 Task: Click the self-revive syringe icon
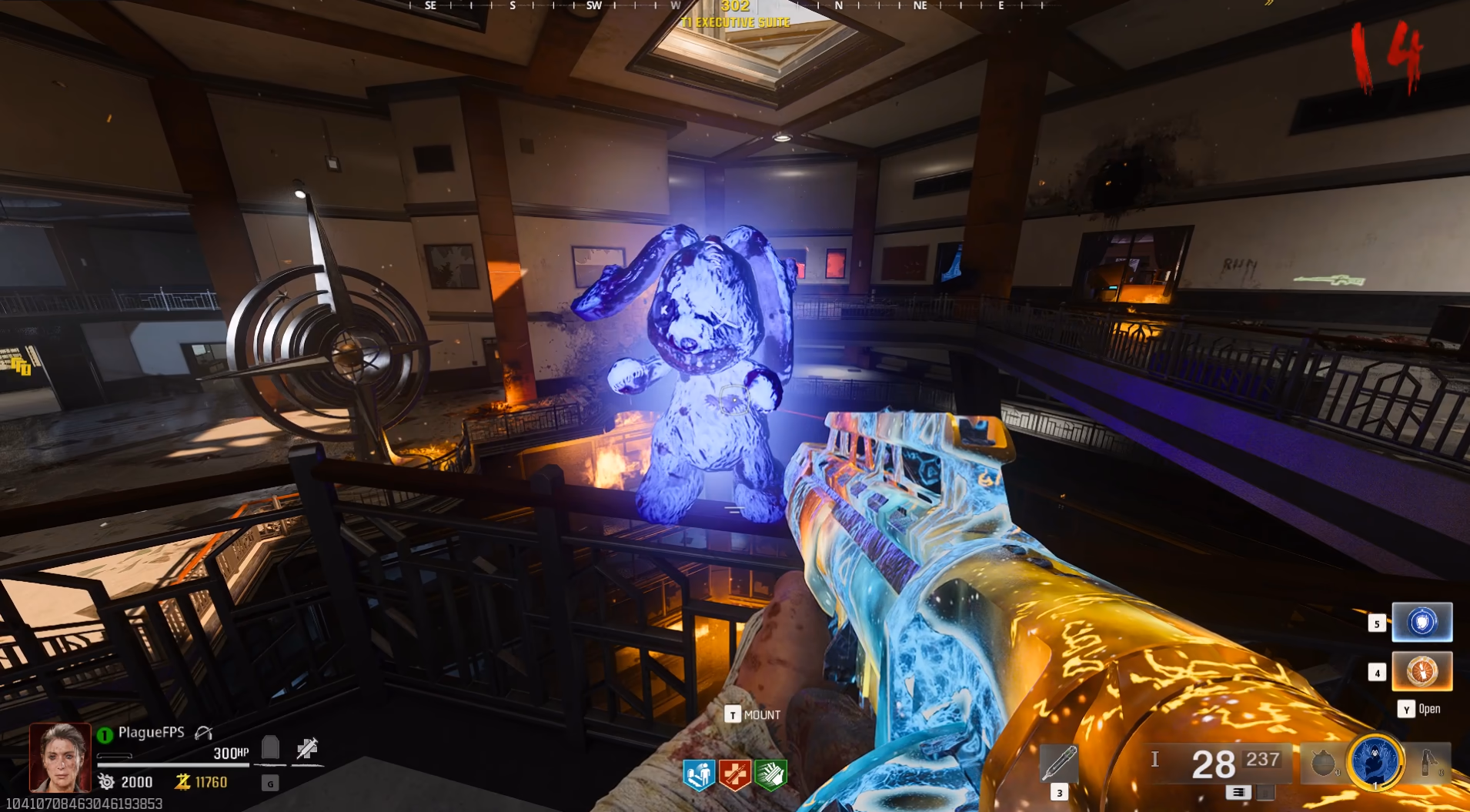(307, 747)
